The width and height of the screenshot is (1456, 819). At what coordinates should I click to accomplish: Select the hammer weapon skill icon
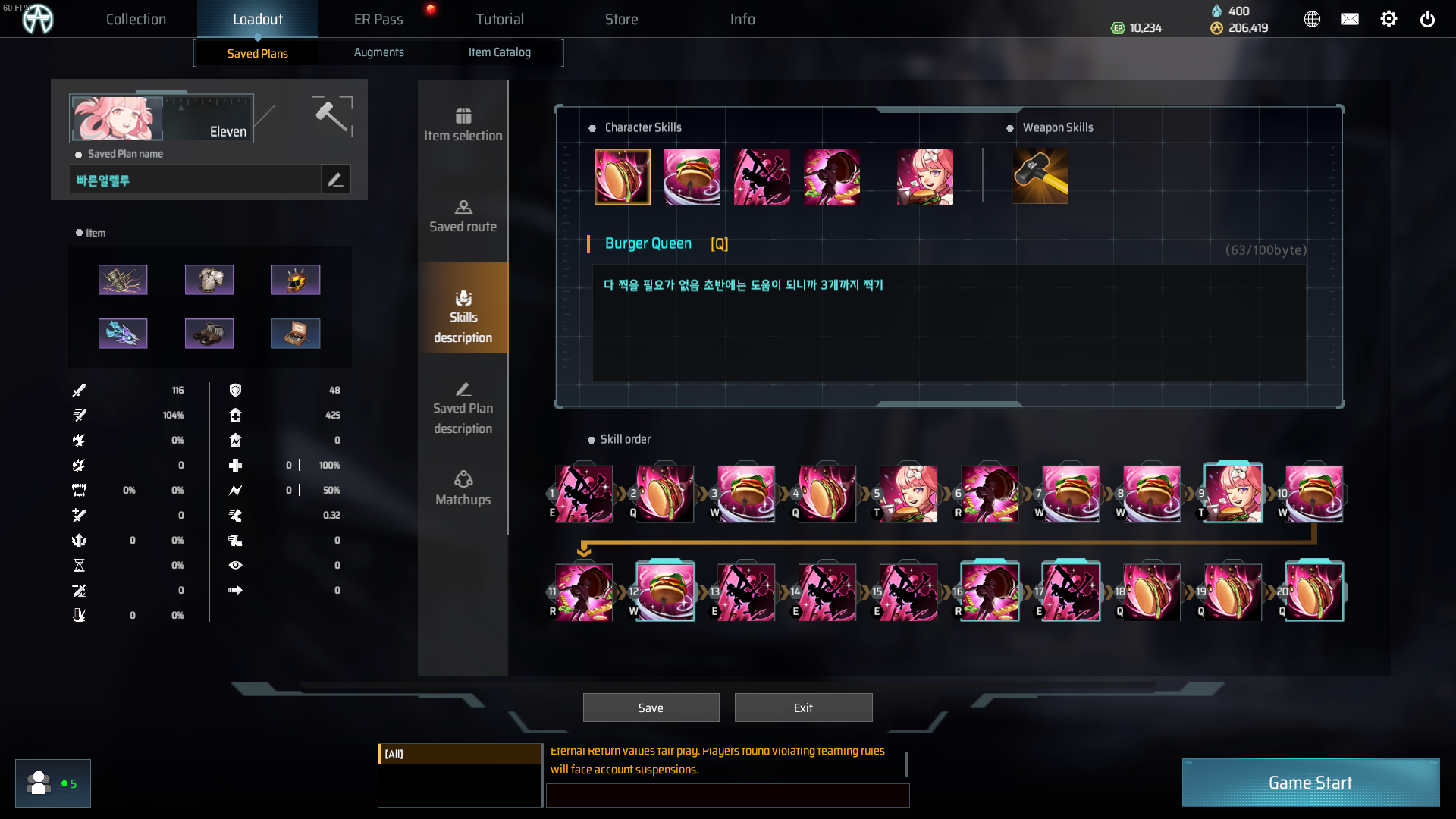[x=1040, y=177]
